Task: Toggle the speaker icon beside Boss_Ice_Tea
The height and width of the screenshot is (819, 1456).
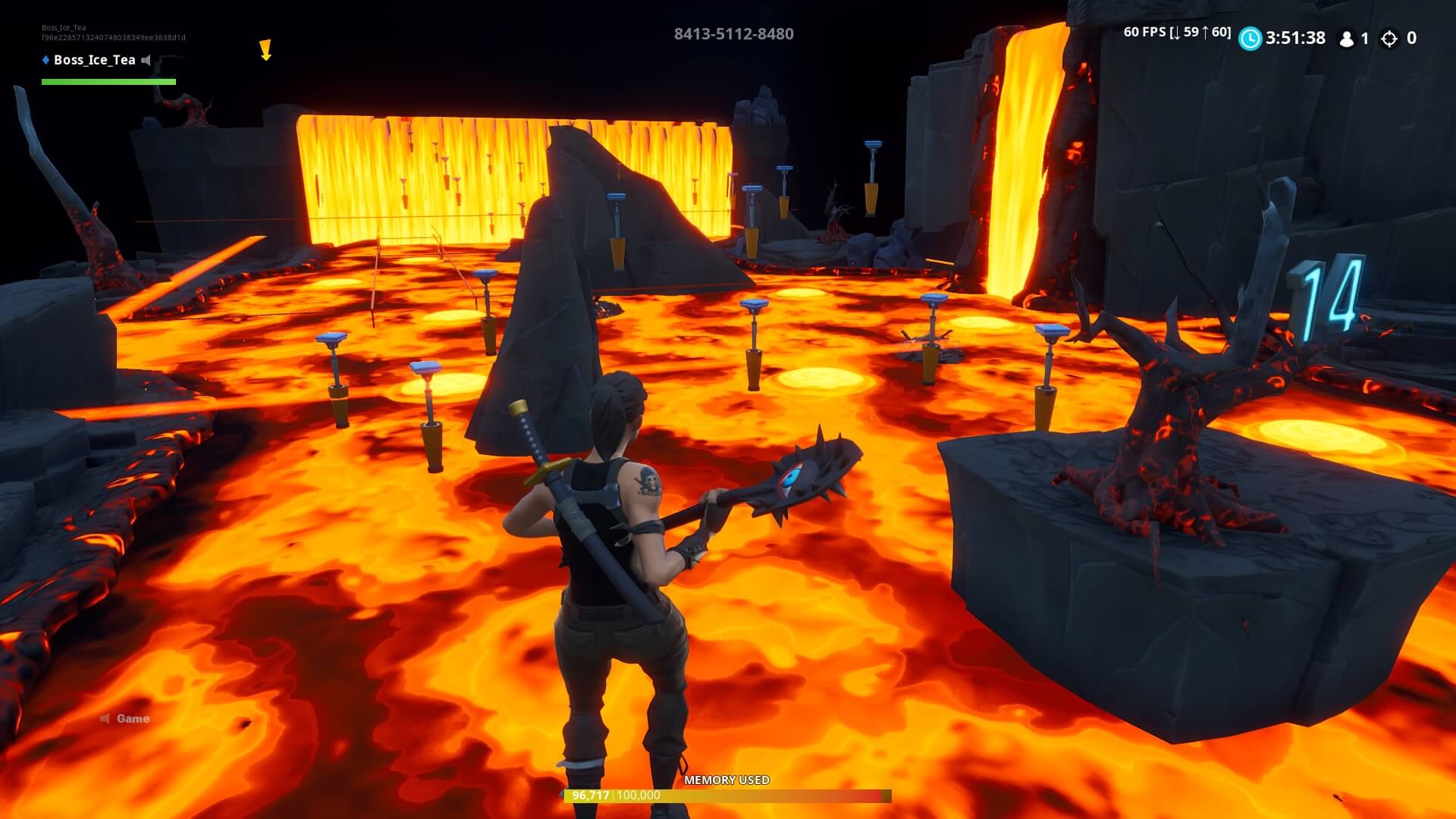Action: [x=147, y=60]
